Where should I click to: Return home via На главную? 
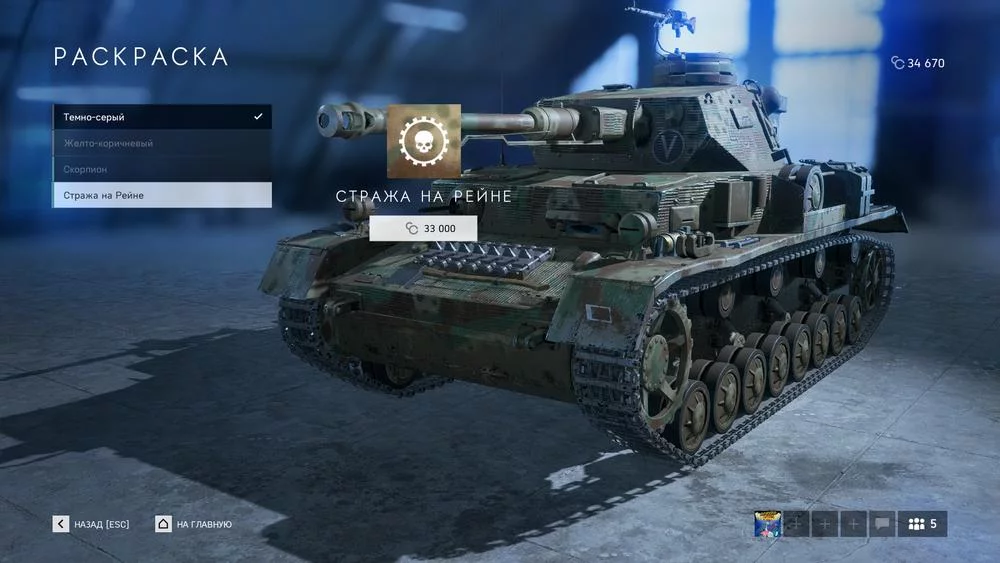click(194, 524)
